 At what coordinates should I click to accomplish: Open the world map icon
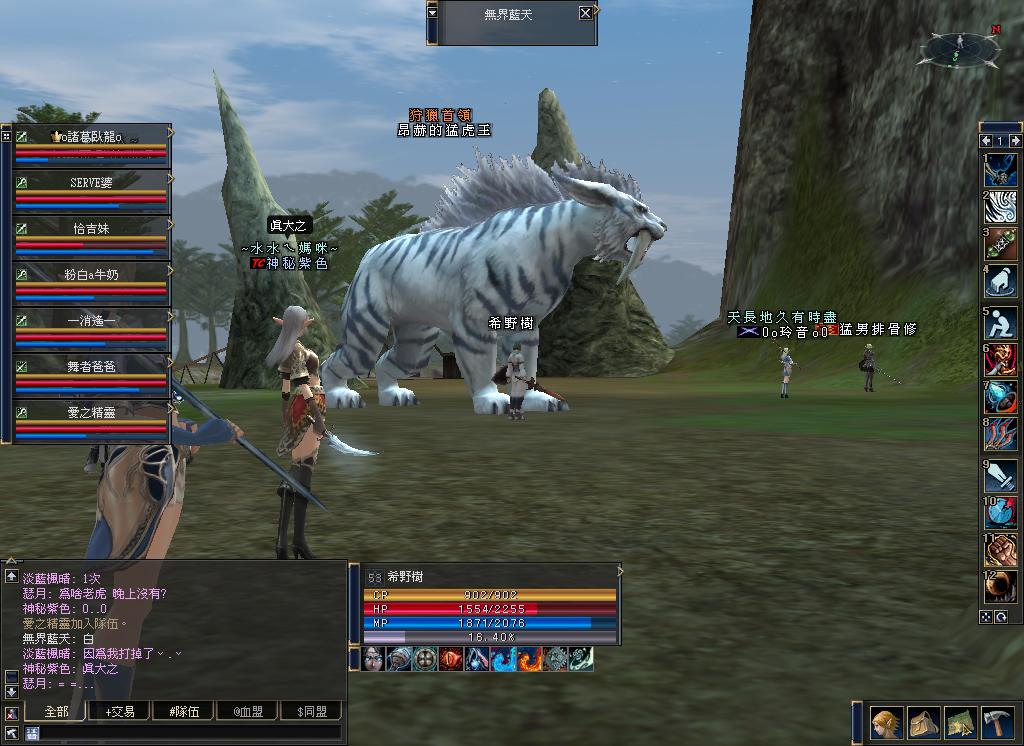click(x=960, y=722)
